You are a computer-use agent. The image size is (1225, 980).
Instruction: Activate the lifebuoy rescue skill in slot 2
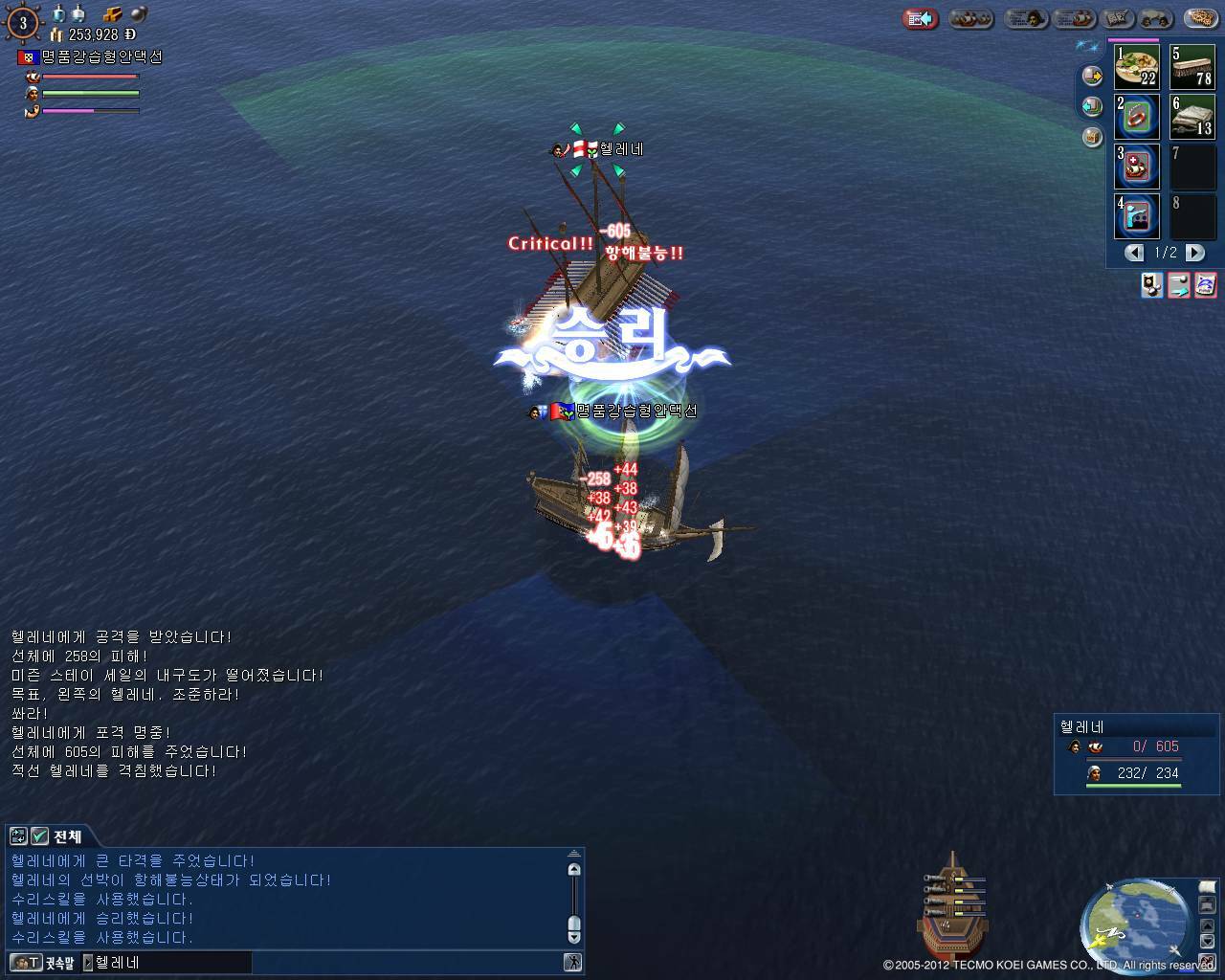pyautogui.click(x=1136, y=117)
